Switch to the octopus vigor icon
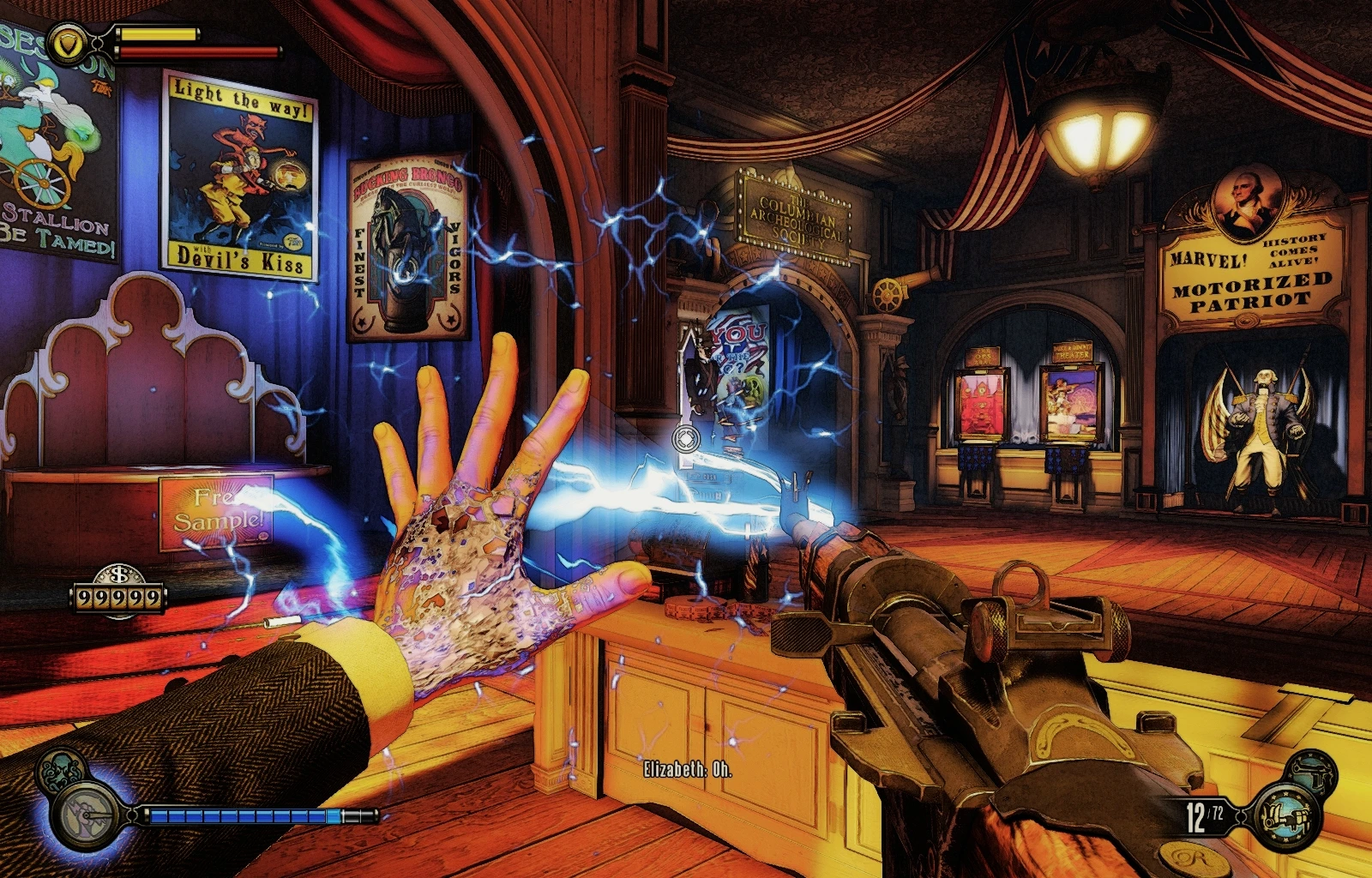Screen dimensions: 1372x878 [58, 769]
